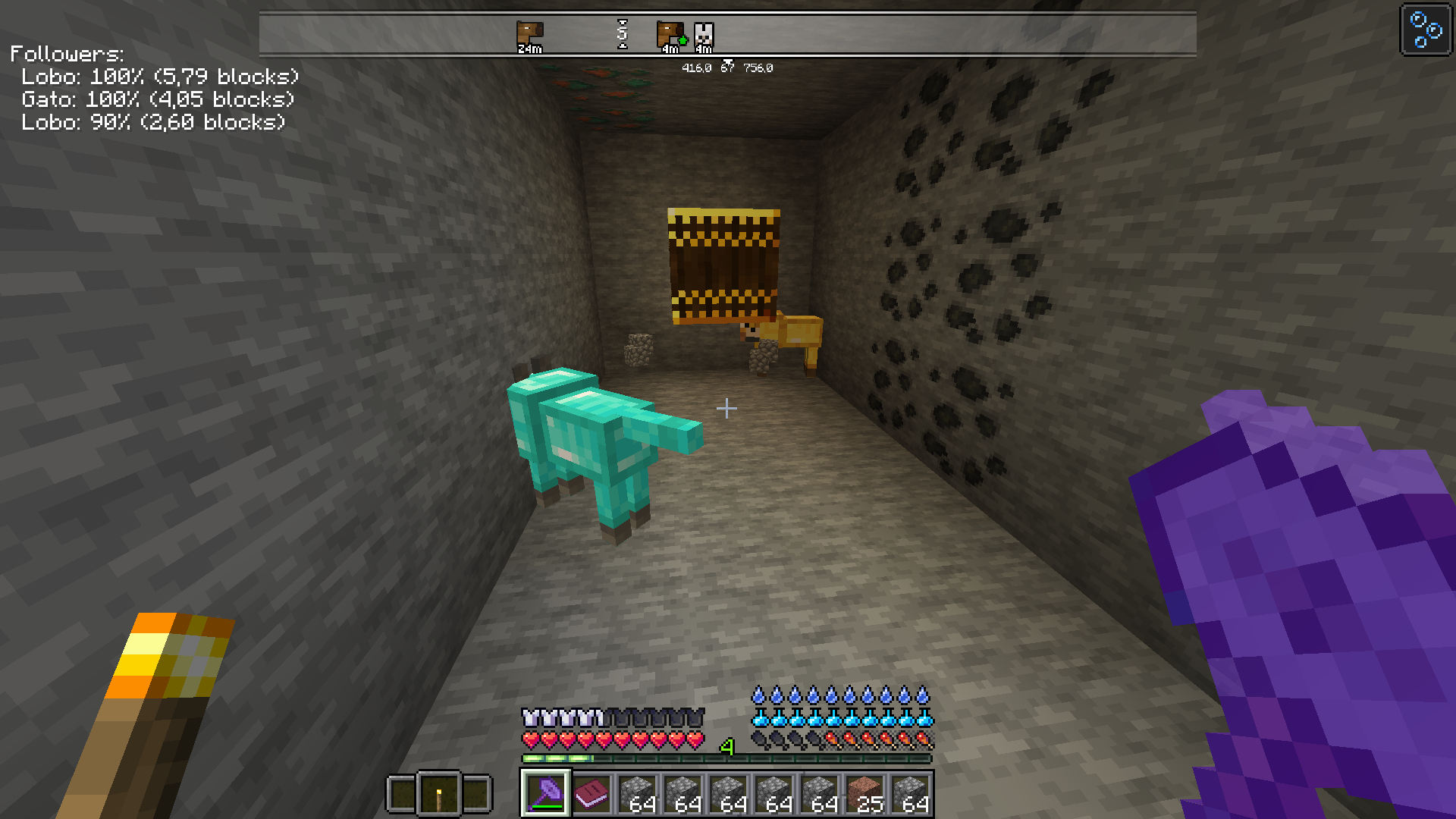
Task: Click a heart on the health bar
Action: (x=531, y=739)
